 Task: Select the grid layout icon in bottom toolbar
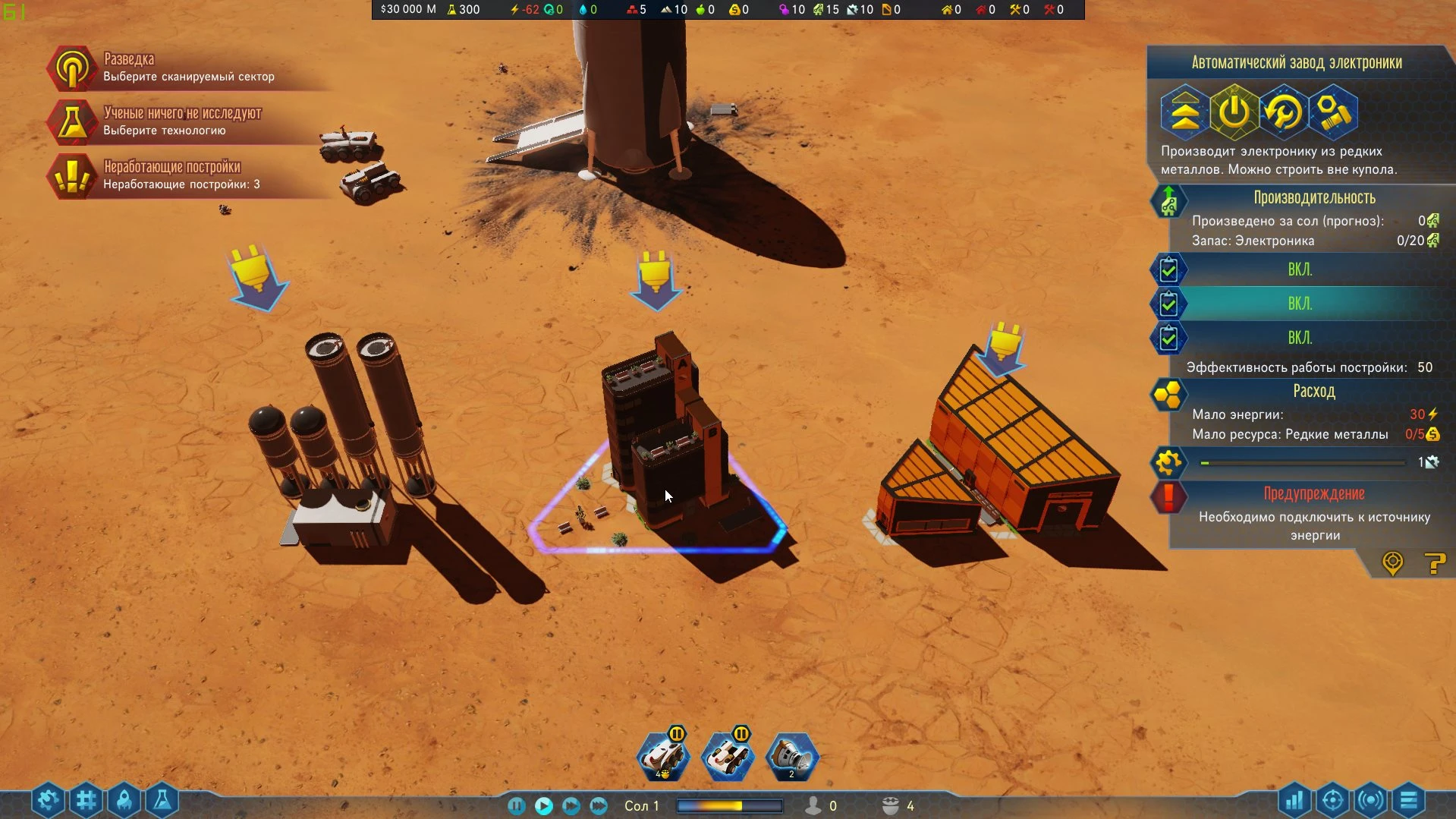coord(86,800)
